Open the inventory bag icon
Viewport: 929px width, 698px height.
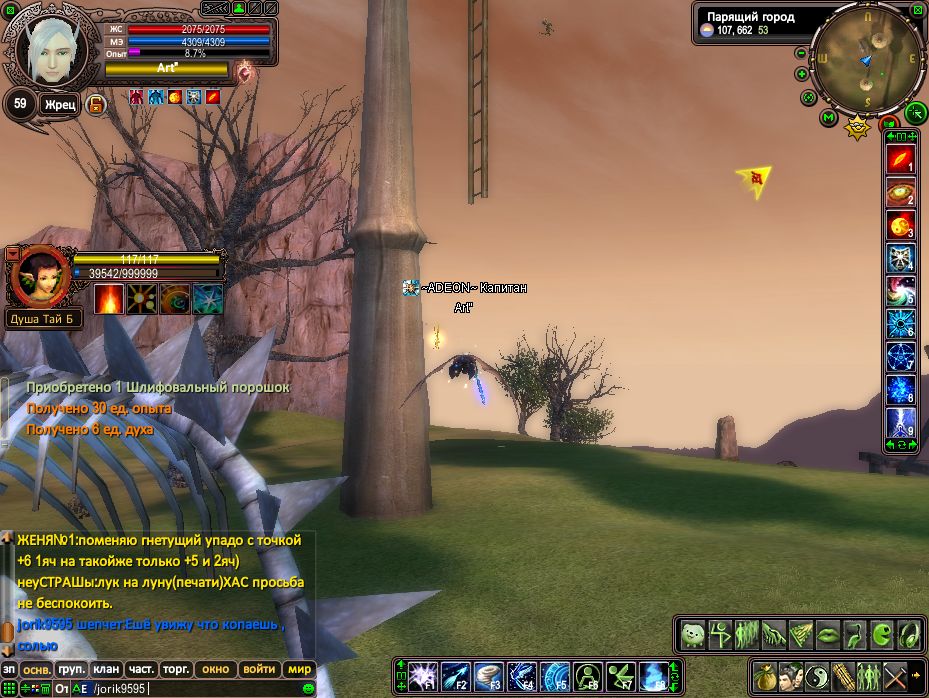point(764,675)
